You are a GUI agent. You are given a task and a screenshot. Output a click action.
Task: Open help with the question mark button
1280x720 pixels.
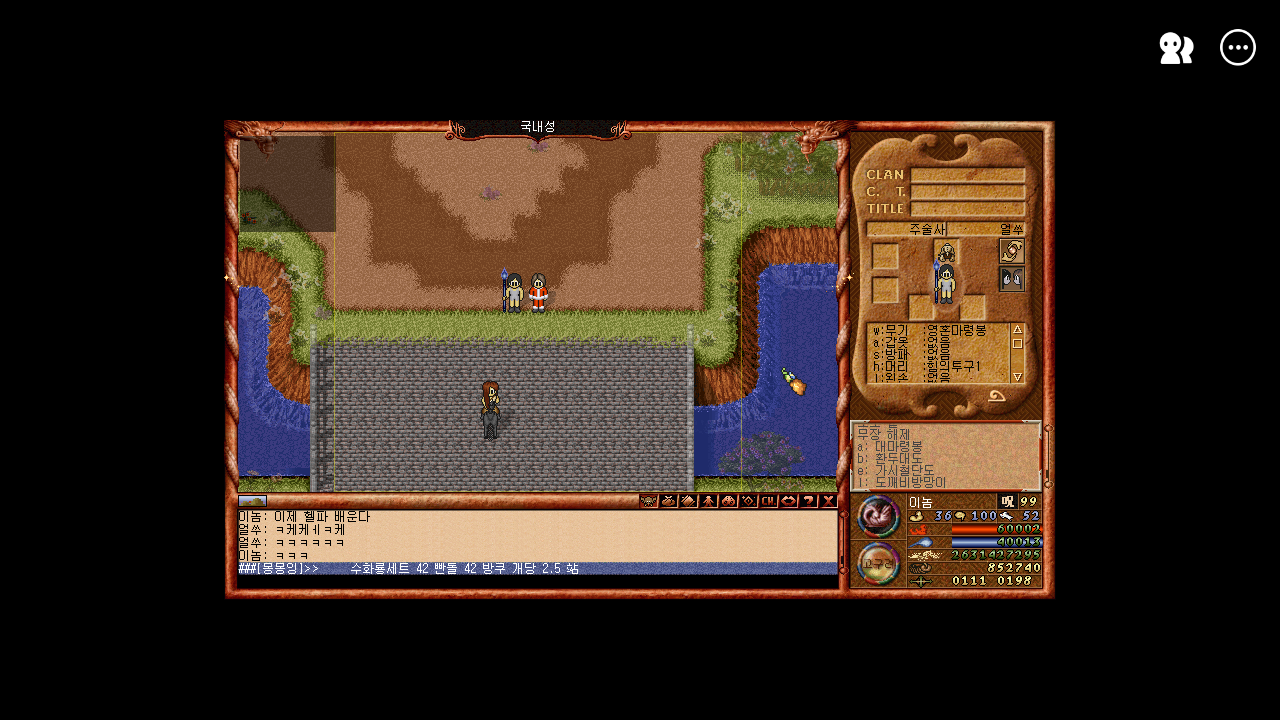pos(809,501)
